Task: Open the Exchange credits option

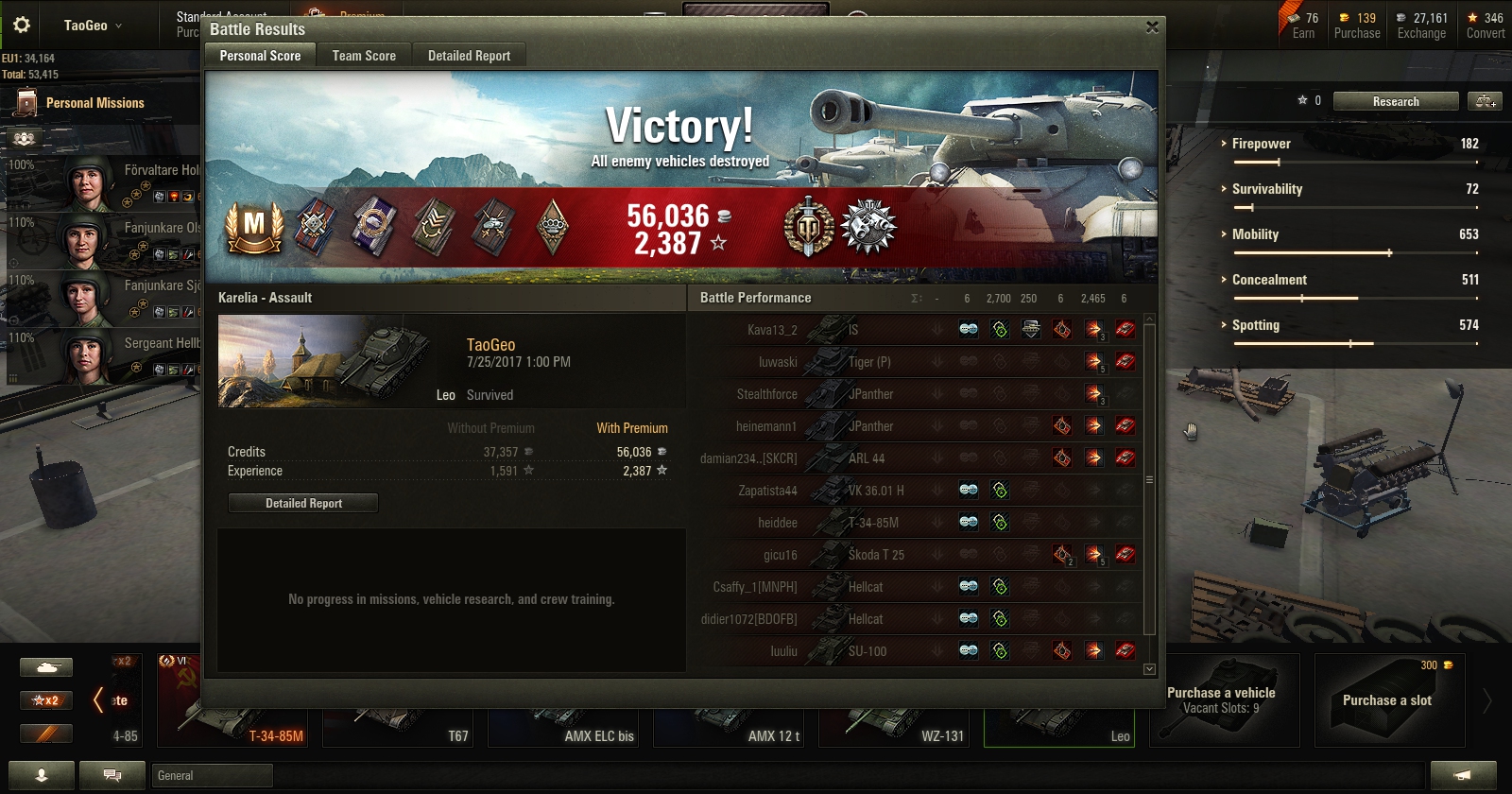Action: click(1420, 26)
